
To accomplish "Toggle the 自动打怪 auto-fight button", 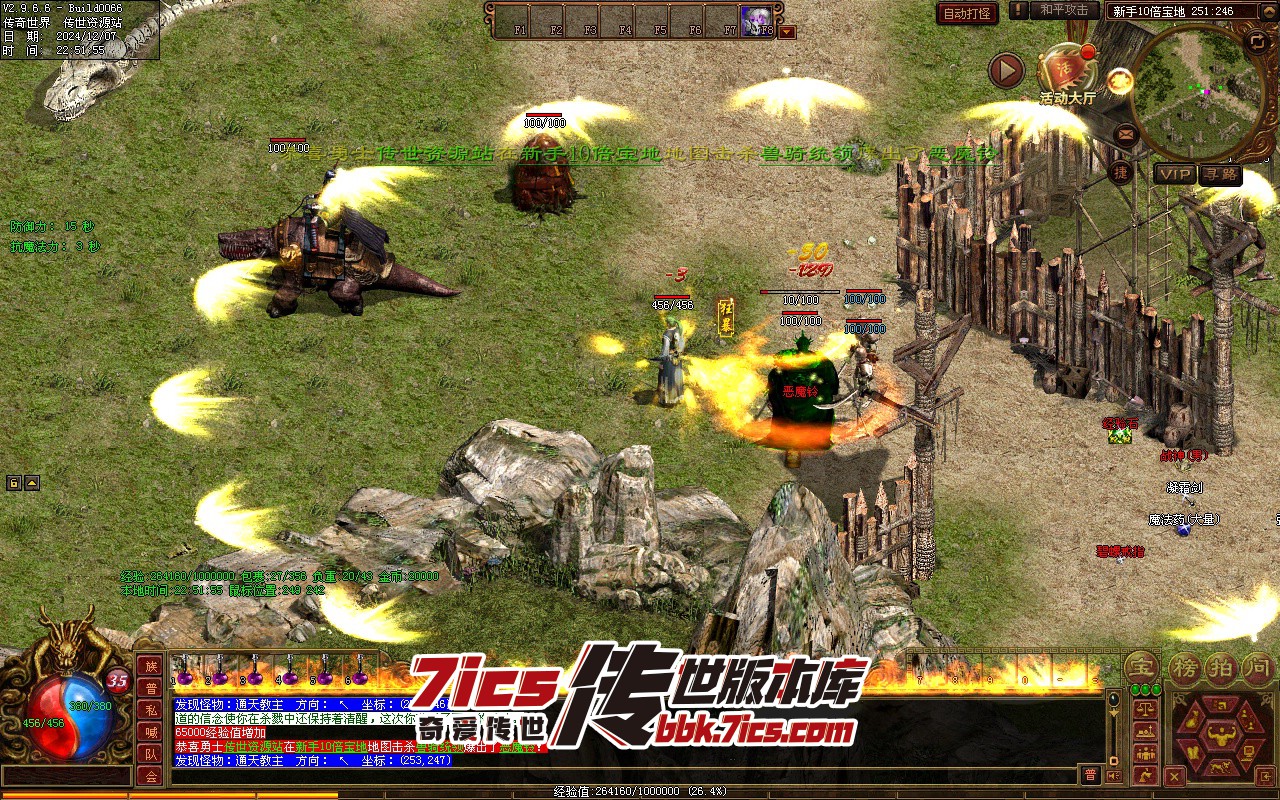I will (x=967, y=13).
